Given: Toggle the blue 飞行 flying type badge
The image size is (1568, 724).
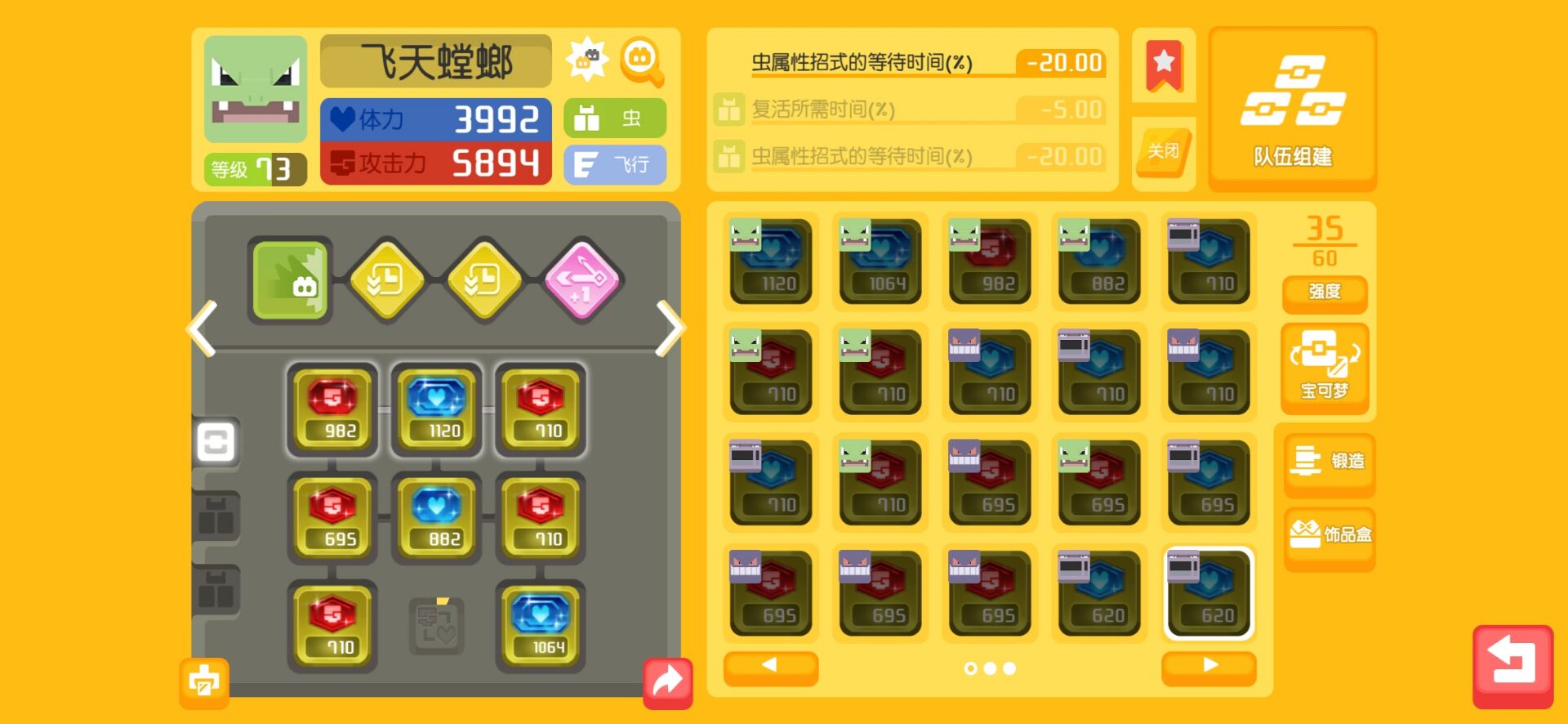Looking at the screenshot, I should (615, 163).
